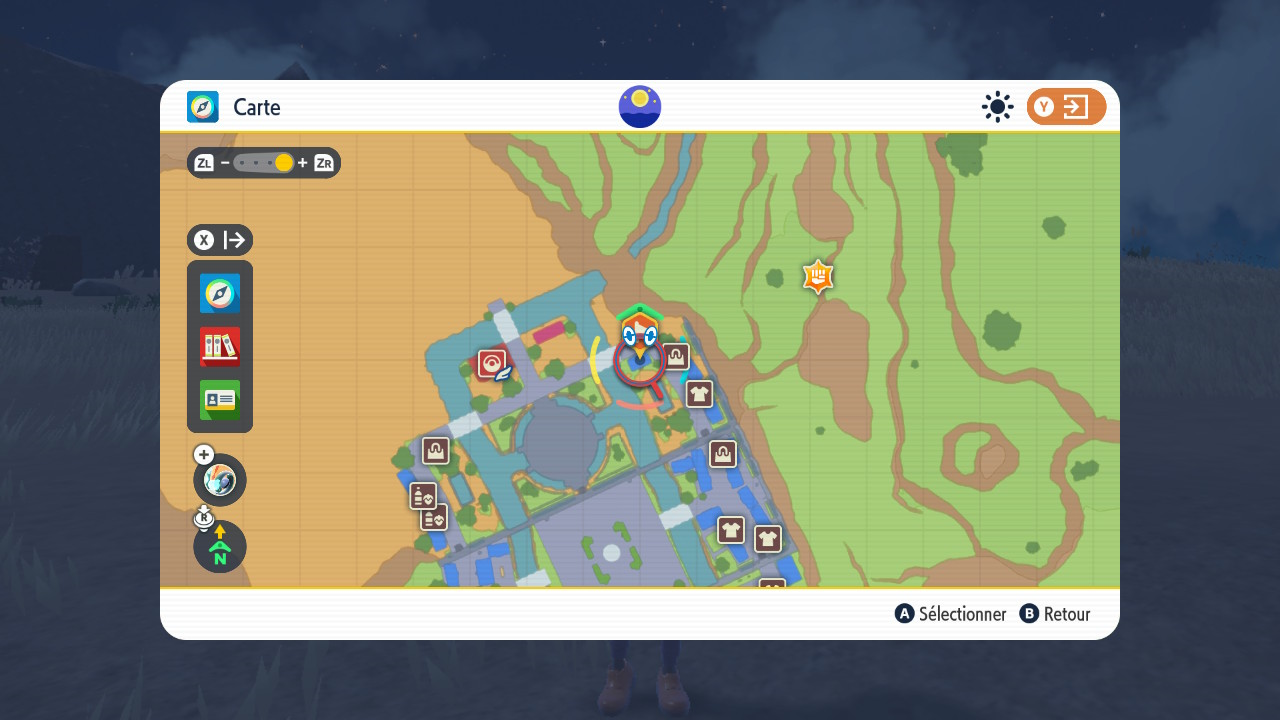Select the orange Tera Raid crystal marker
Image resolution: width=1280 pixels, height=720 pixels.
pos(818,277)
